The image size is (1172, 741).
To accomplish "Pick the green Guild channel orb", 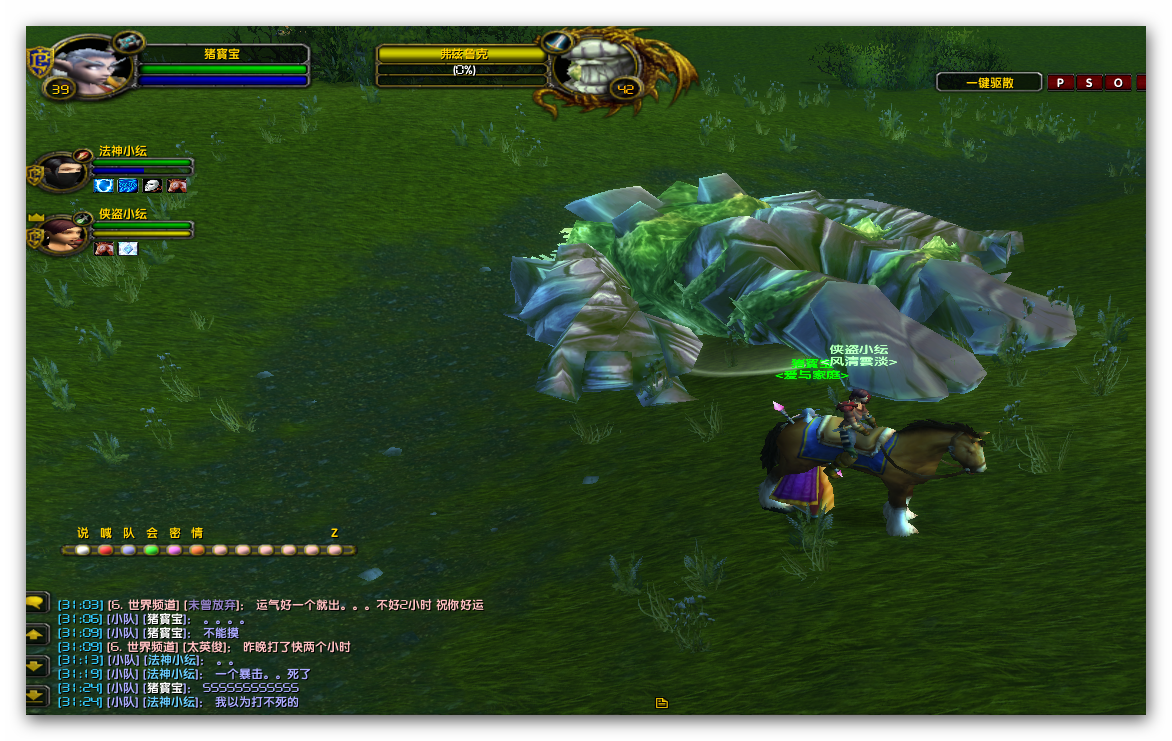I will (151, 550).
